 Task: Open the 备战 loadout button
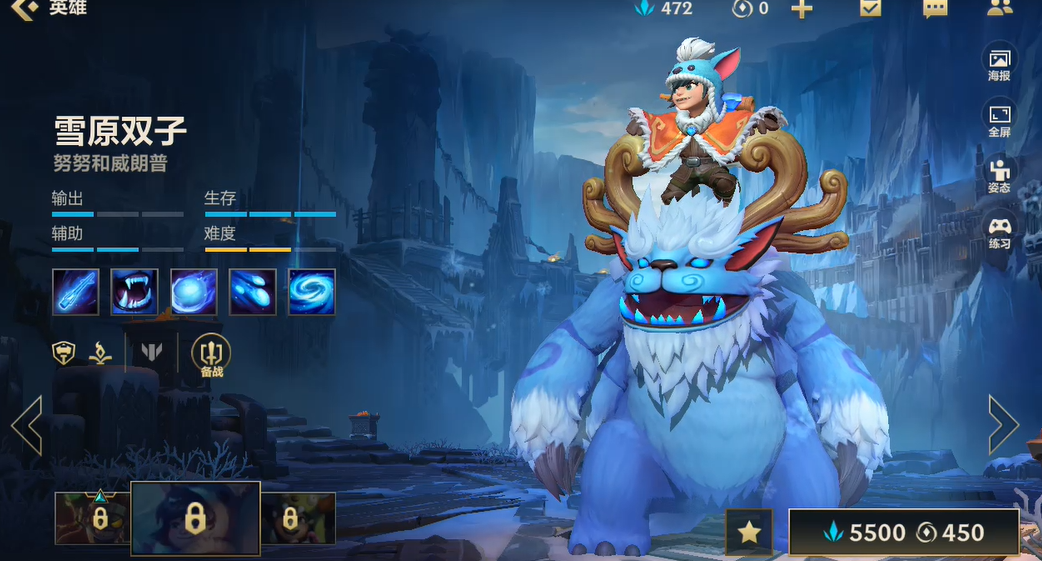point(211,355)
